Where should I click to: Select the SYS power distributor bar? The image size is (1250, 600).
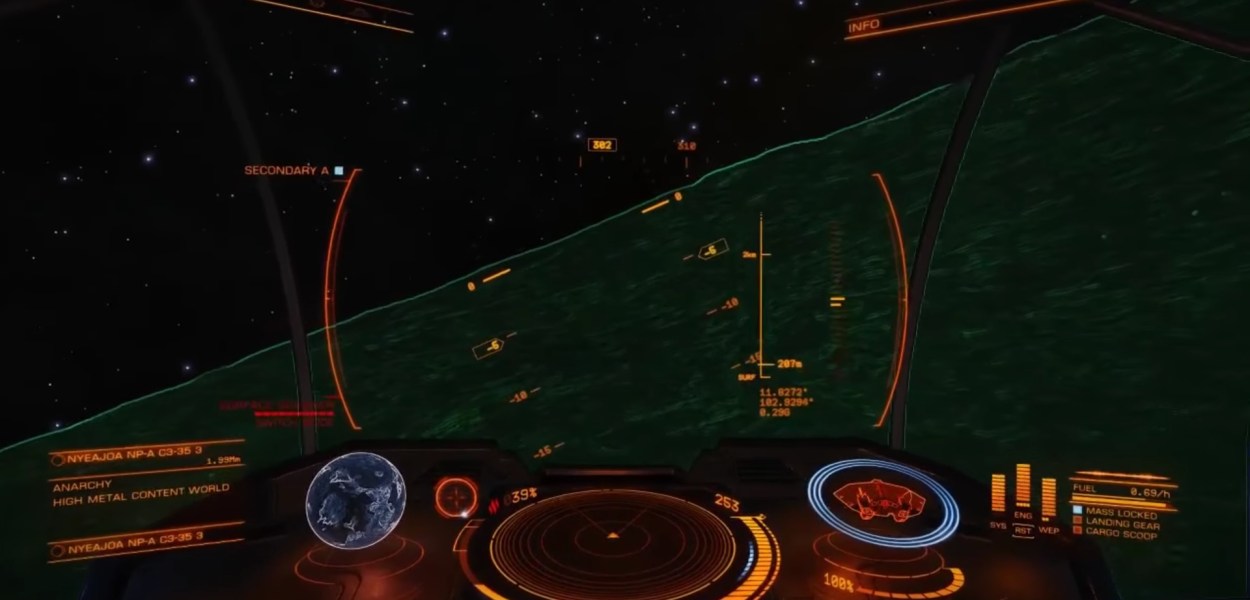(998, 493)
